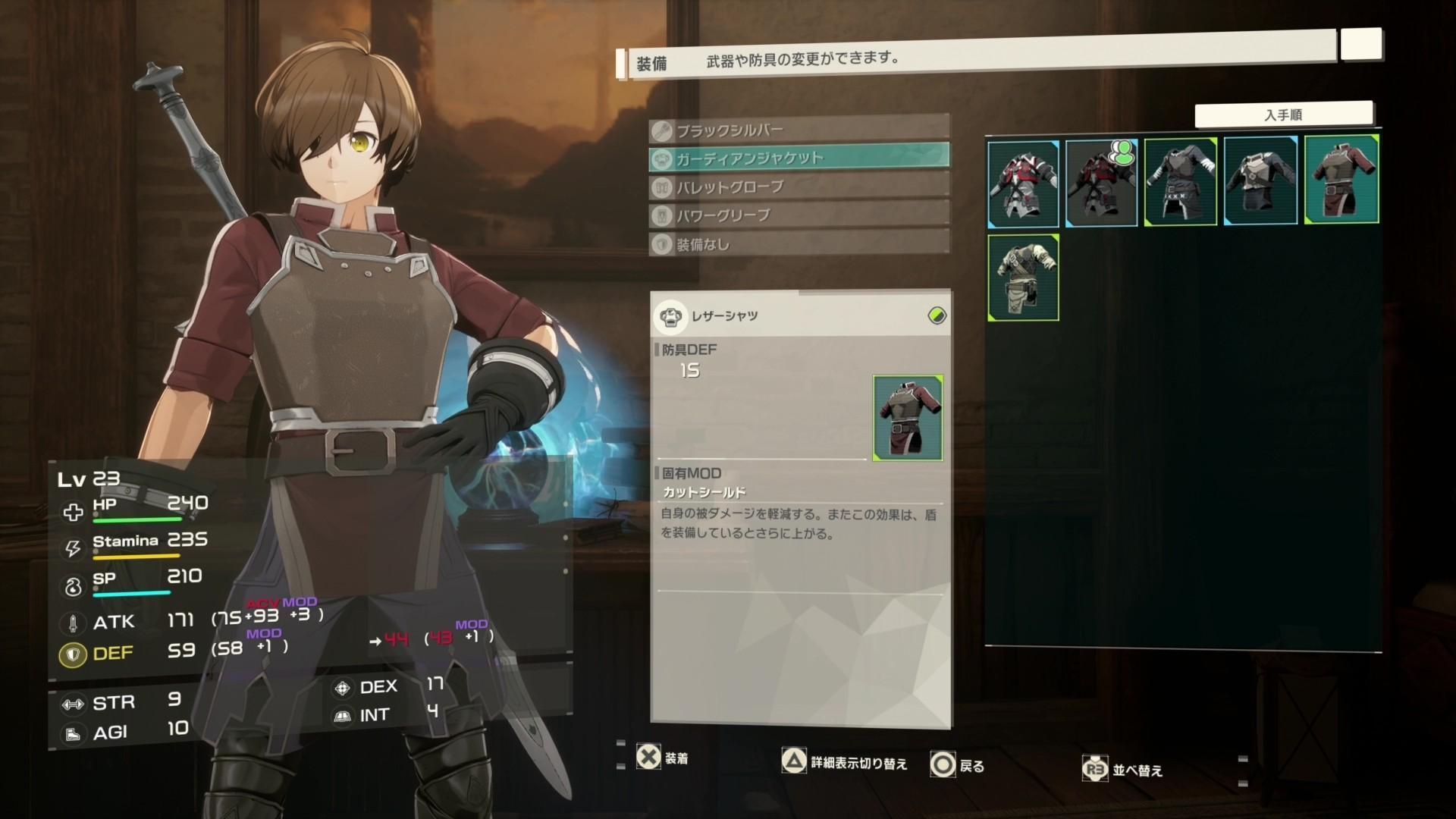1456x819 pixels.
Task: Click the Stamina lightning icon
Action: point(72,549)
